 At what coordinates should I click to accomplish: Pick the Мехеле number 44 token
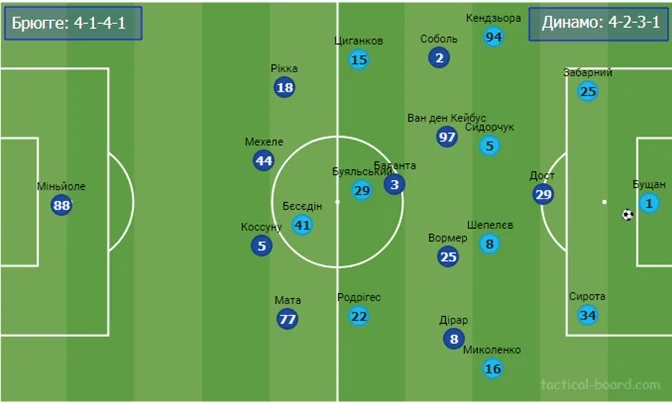tap(263, 161)
